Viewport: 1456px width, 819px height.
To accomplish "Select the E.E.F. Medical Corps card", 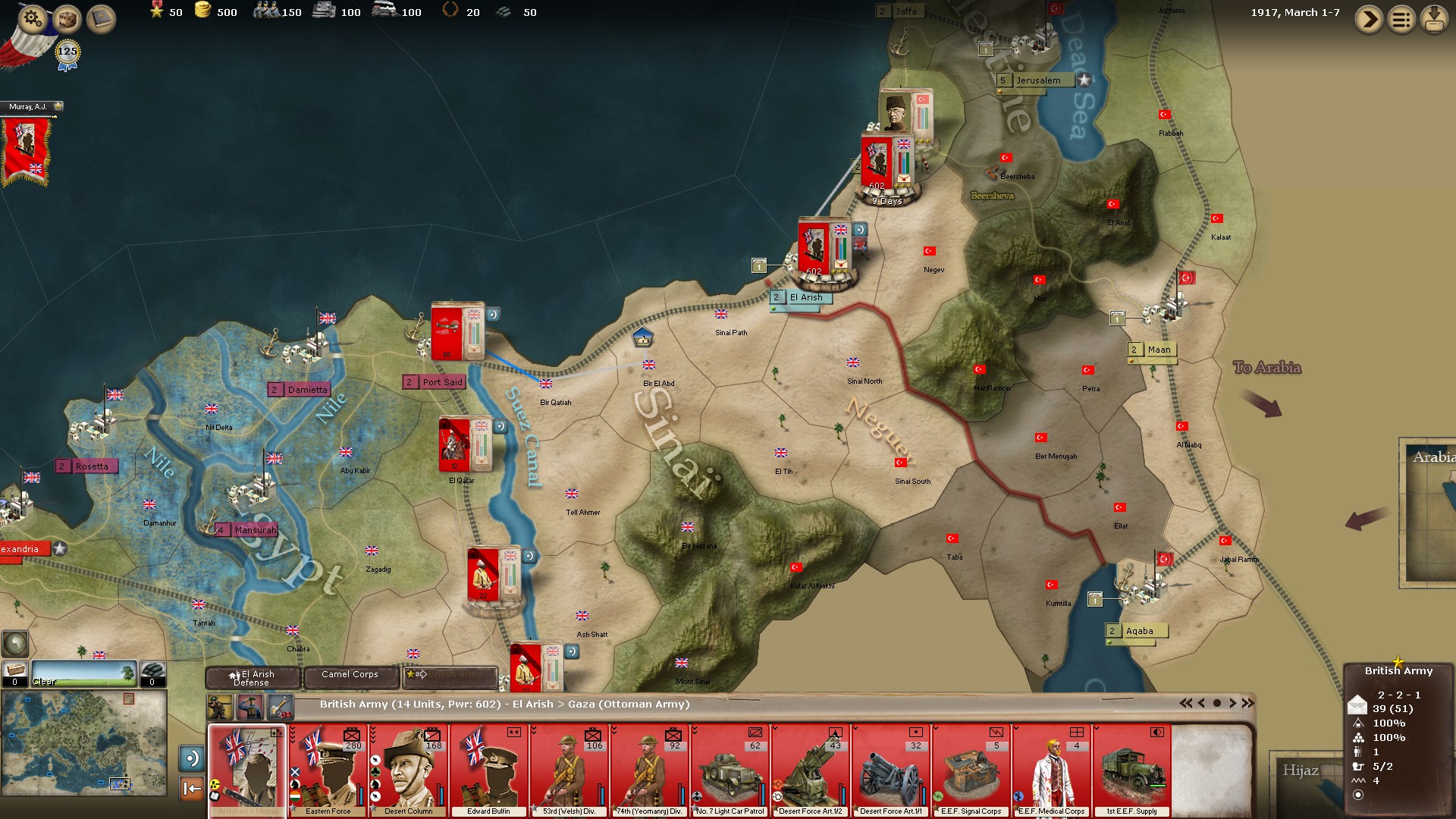I will click(x=1052, y=770).
